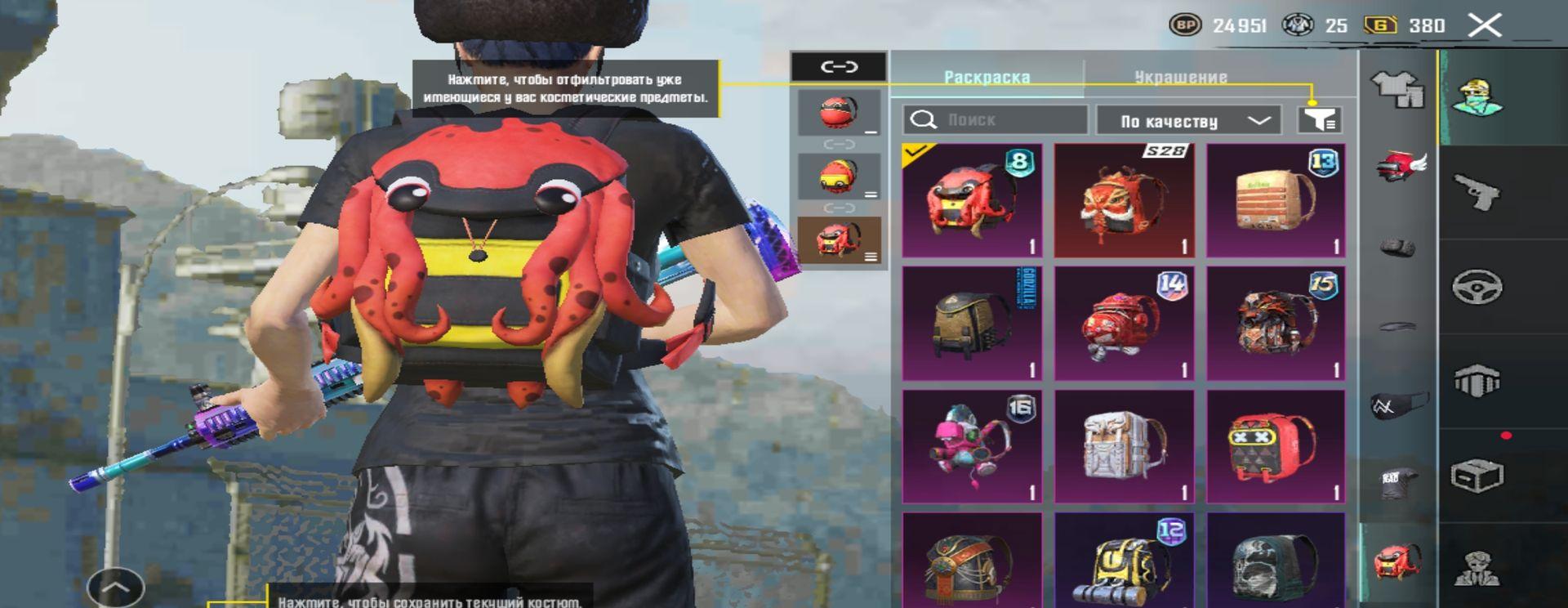Open the По качеству sort dropdown
Screen dimensions: 1568x608
click(1192, 121)
